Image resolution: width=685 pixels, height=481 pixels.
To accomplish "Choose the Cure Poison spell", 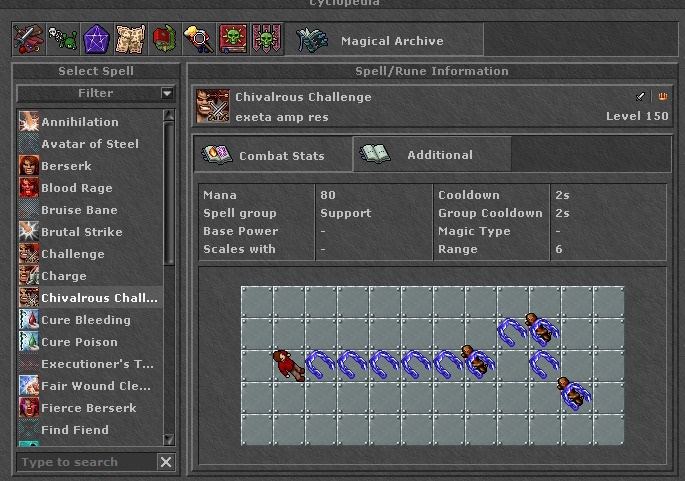I will (x=79, y=342).
